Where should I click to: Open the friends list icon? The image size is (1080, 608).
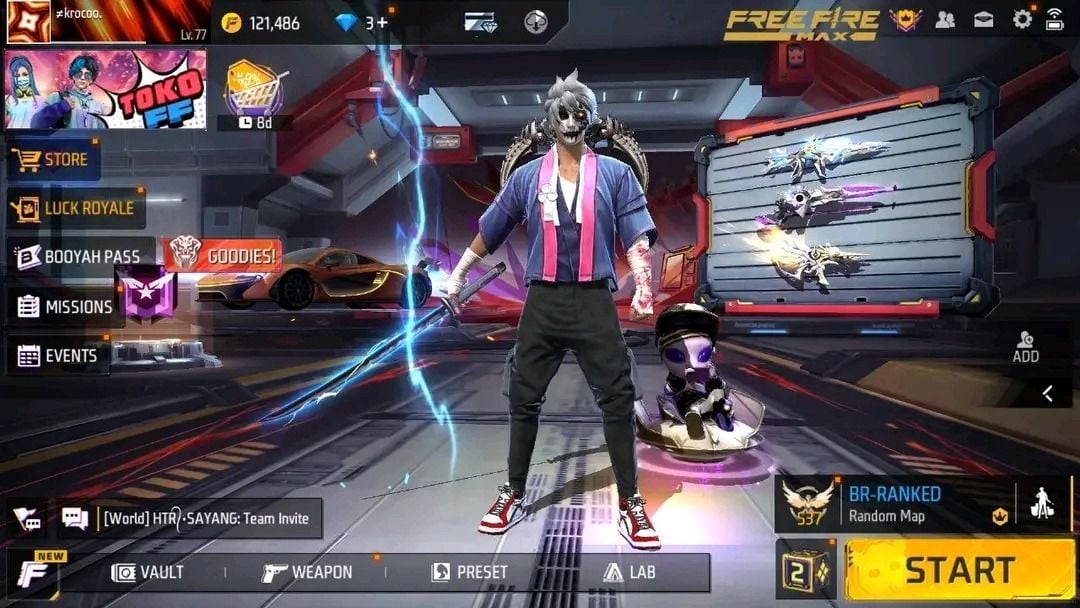click(x=944, y=19)
